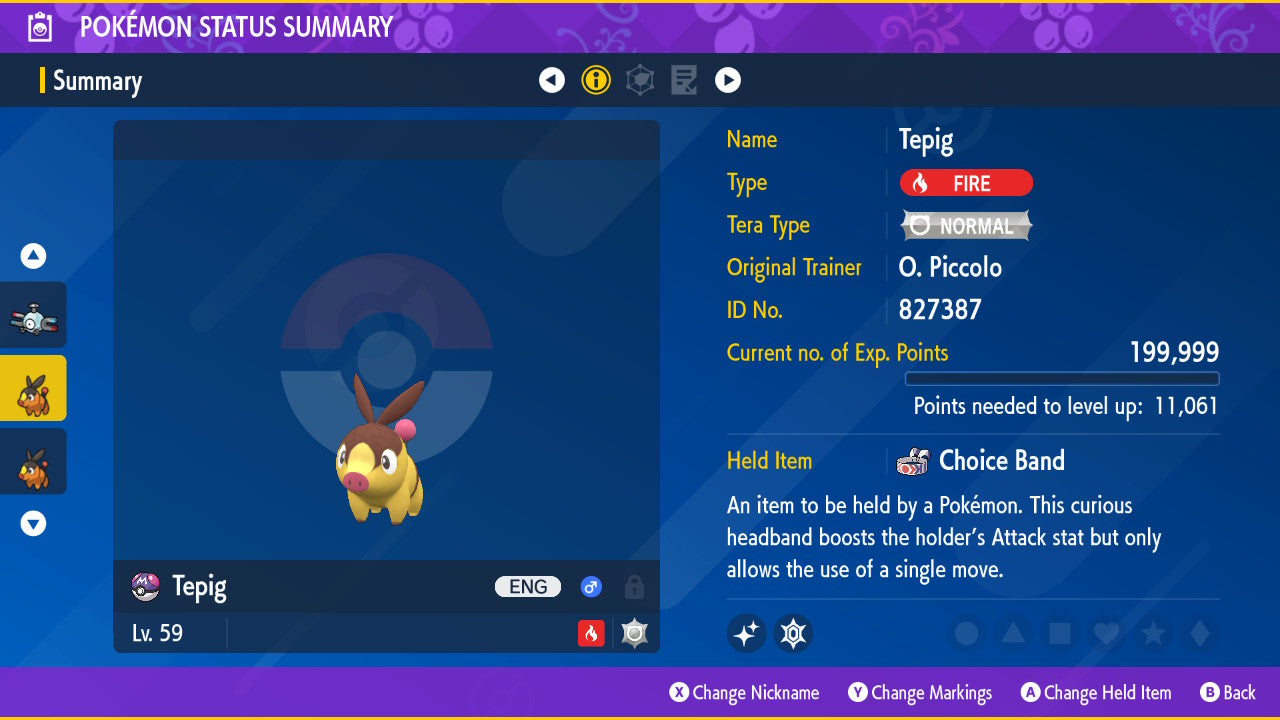Select the Magnemite party slot

click(x=34, y=316)
